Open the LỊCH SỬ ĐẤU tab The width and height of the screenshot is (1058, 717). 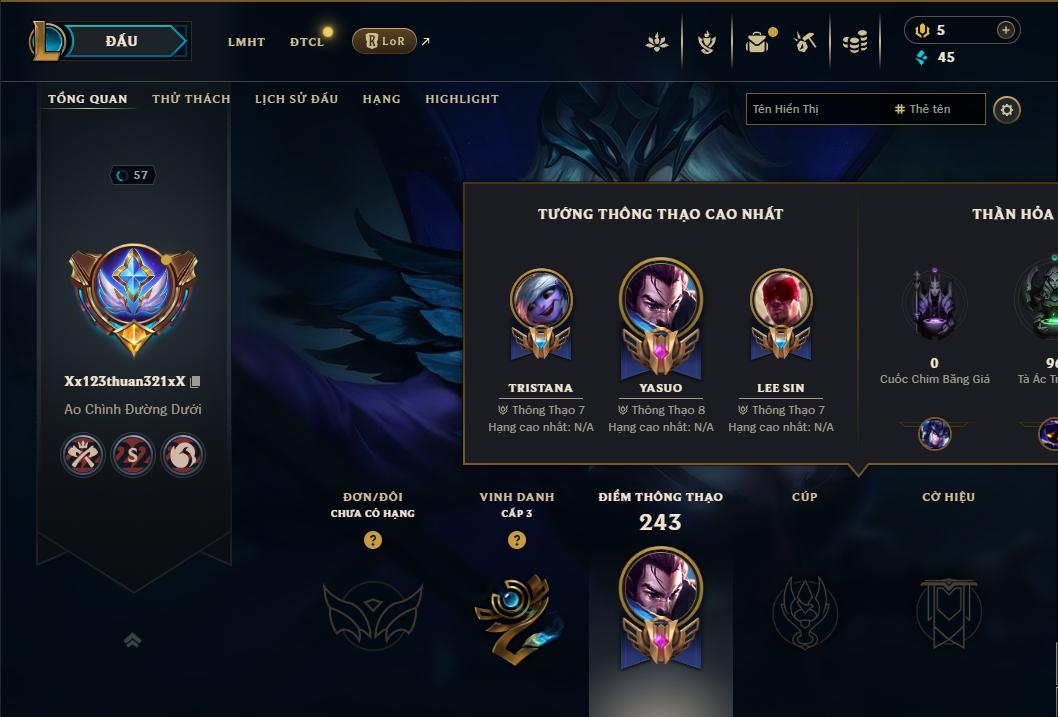click(296, 99)
